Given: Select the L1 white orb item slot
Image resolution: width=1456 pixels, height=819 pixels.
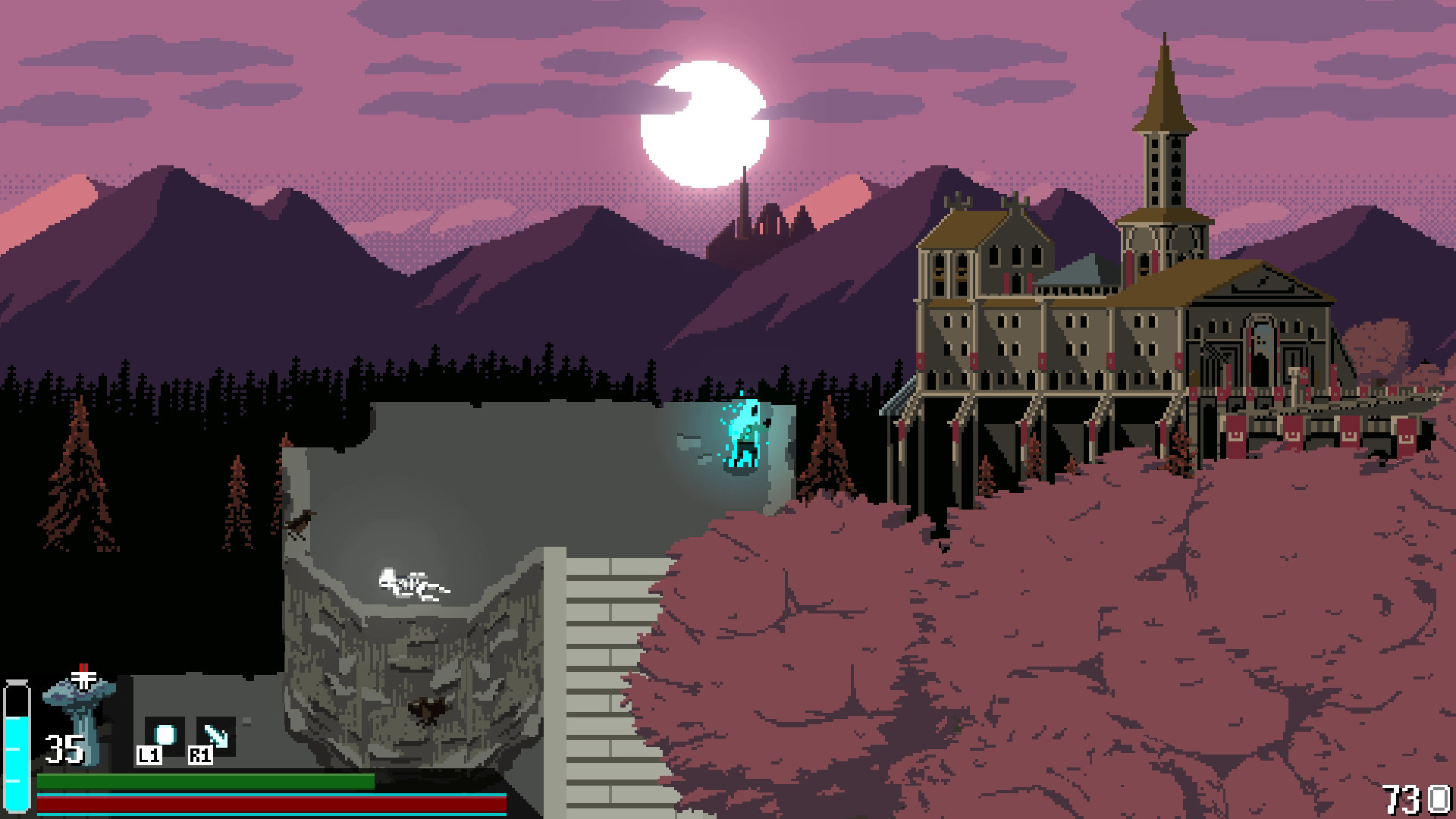Looking at the screenshot, I should point(165,734).
